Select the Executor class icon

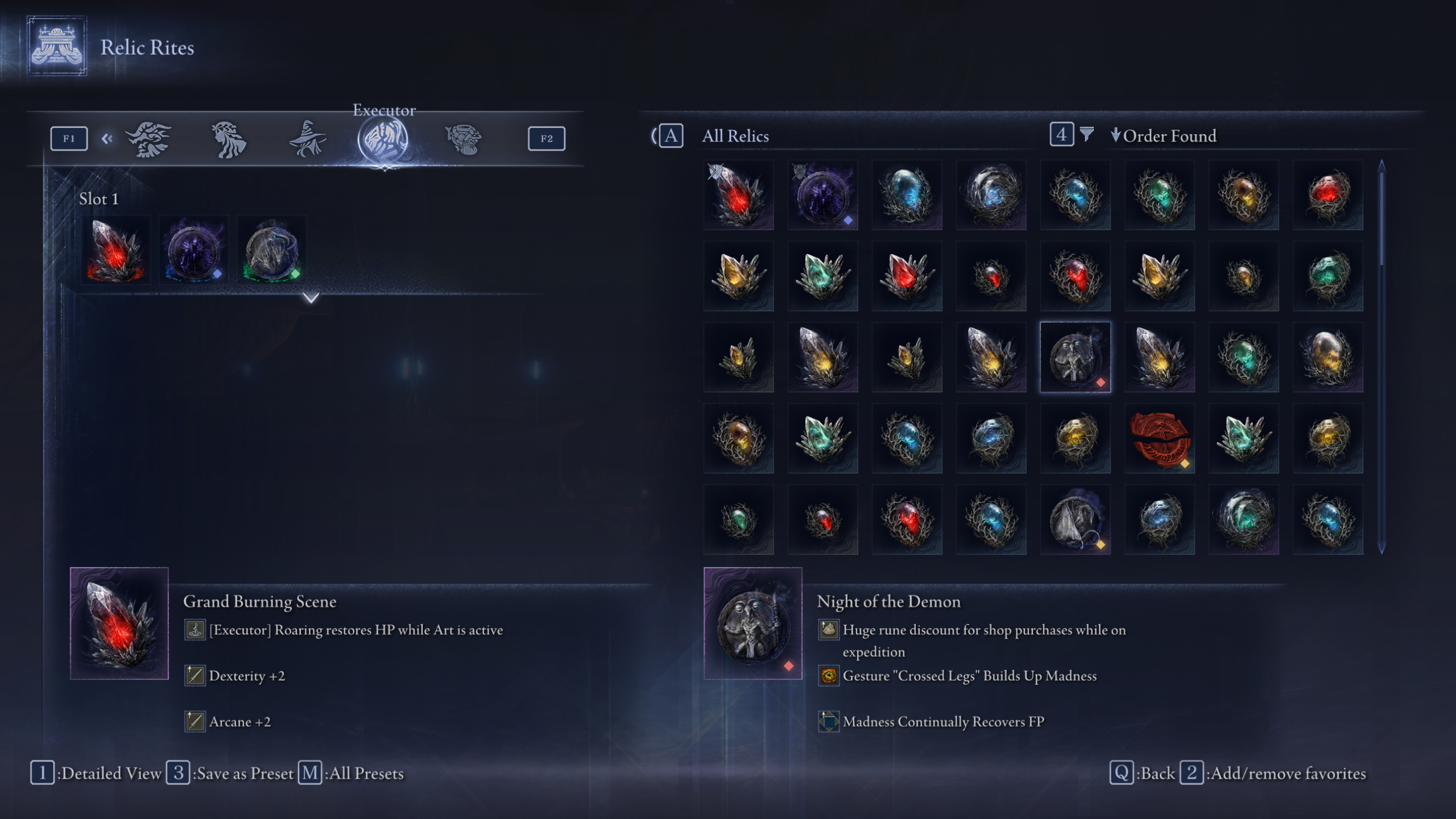coord(384,139)
